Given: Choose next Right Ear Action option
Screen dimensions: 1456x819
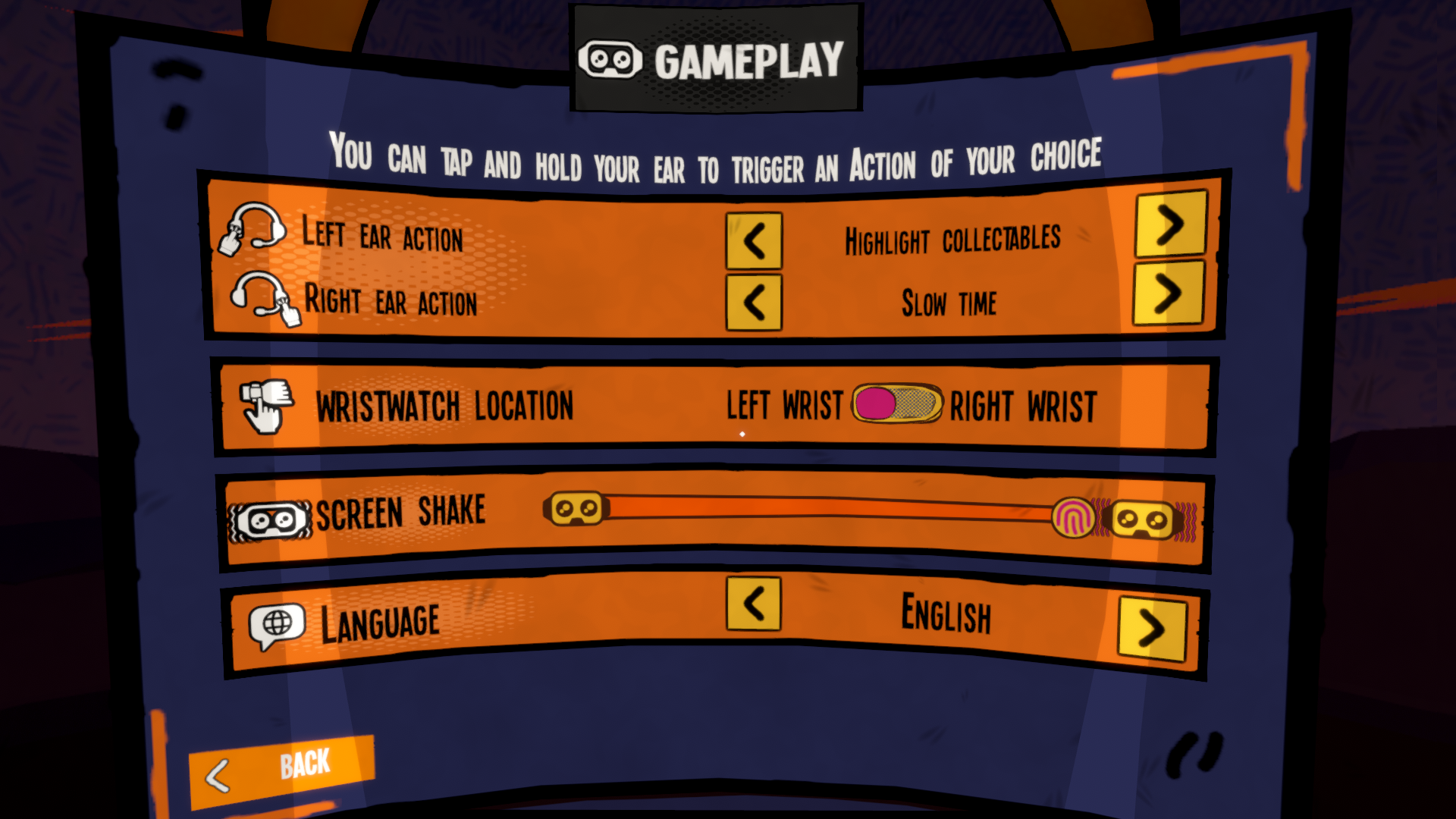Looking at the screenshot, I should point(1168,293).
